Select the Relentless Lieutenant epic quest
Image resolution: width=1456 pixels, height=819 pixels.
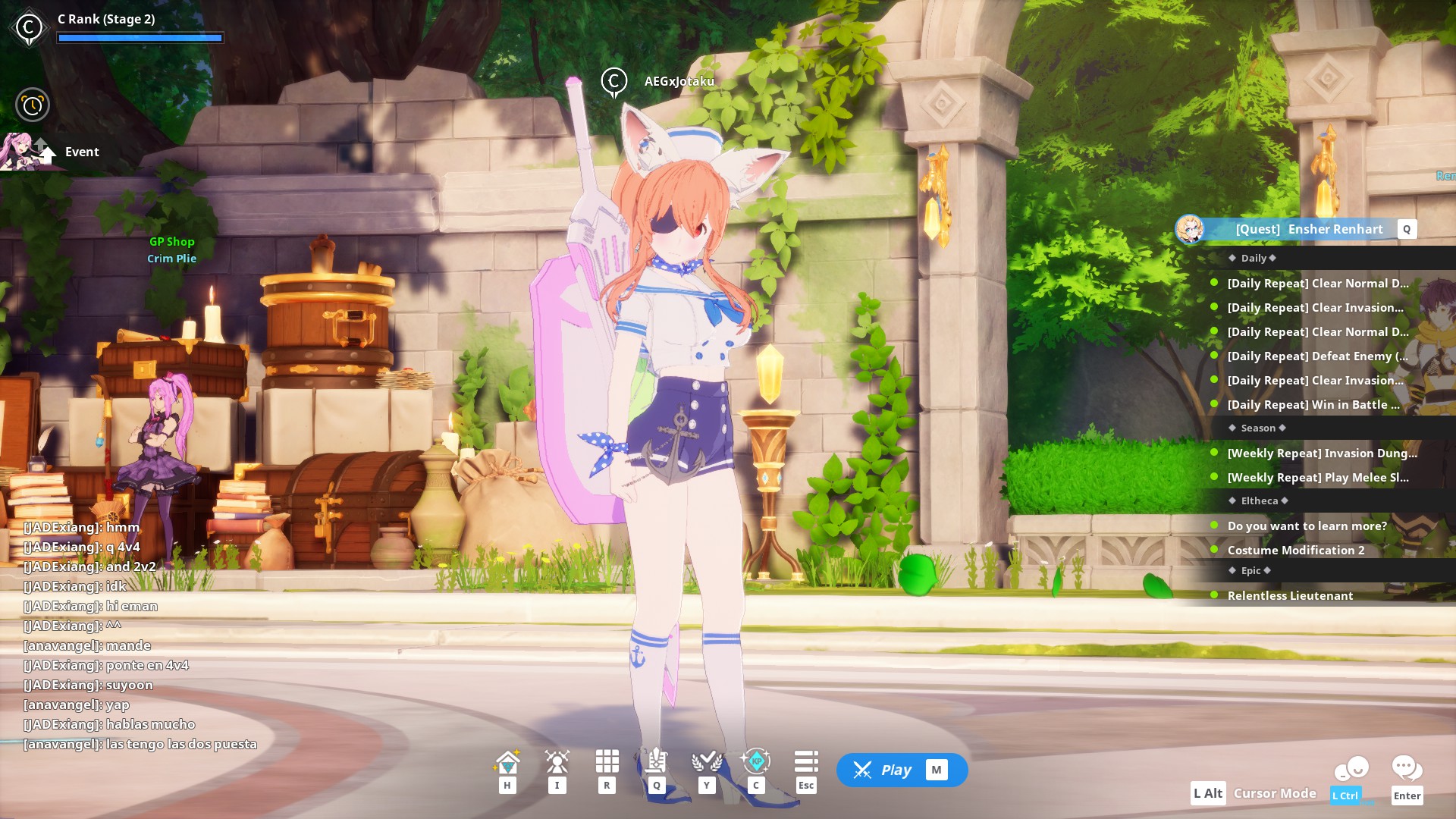pos(1290,596)
